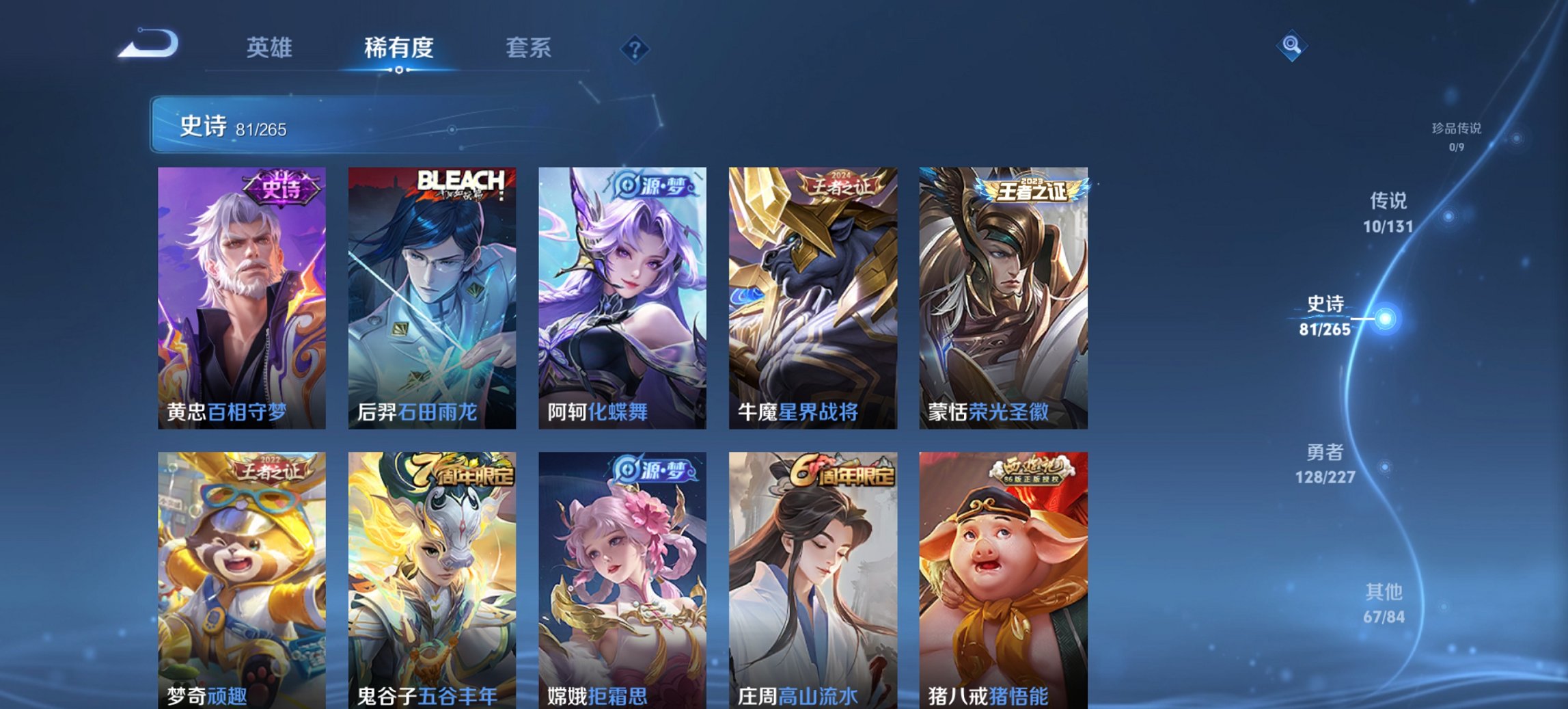Switch to the 套系 tab
Image resolution: width=1568 pixels, height=709 pixels.
(x=529, y=48)
